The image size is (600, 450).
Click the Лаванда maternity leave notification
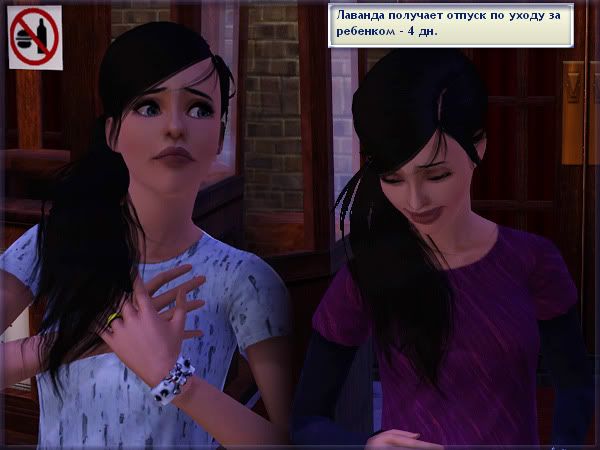450,24
